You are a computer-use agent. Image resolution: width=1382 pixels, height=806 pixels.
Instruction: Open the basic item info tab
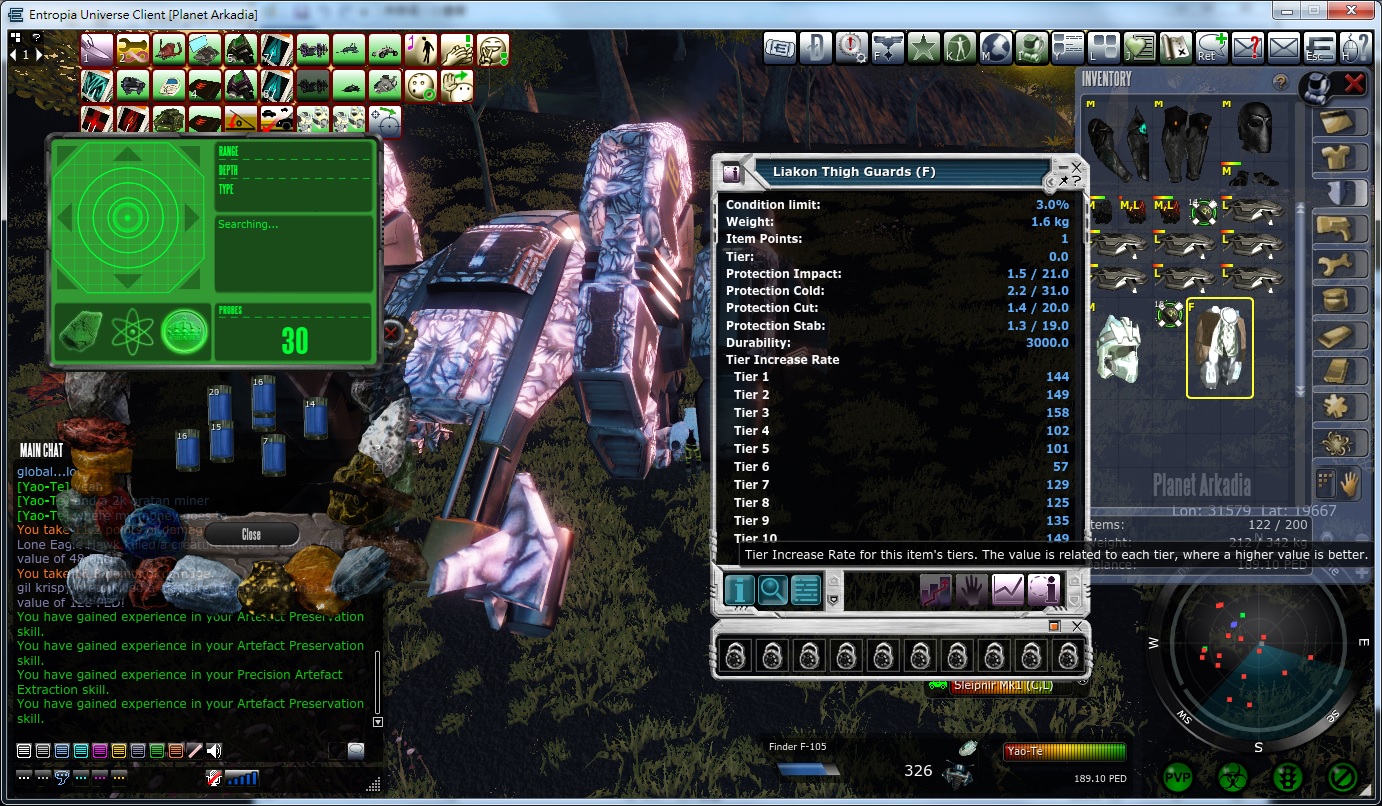click(x=739, y=591)
